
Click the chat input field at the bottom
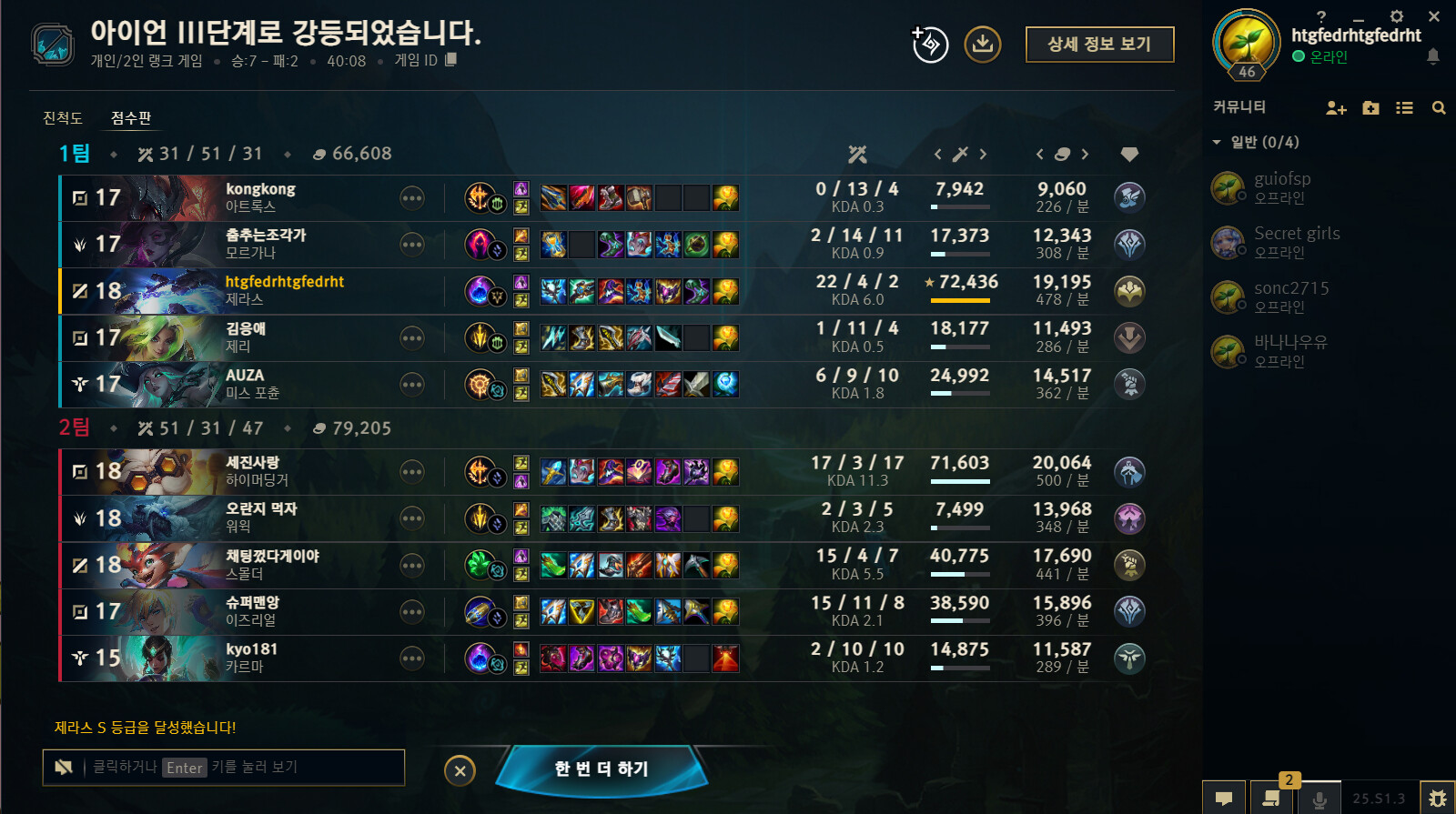pos(227,767)
